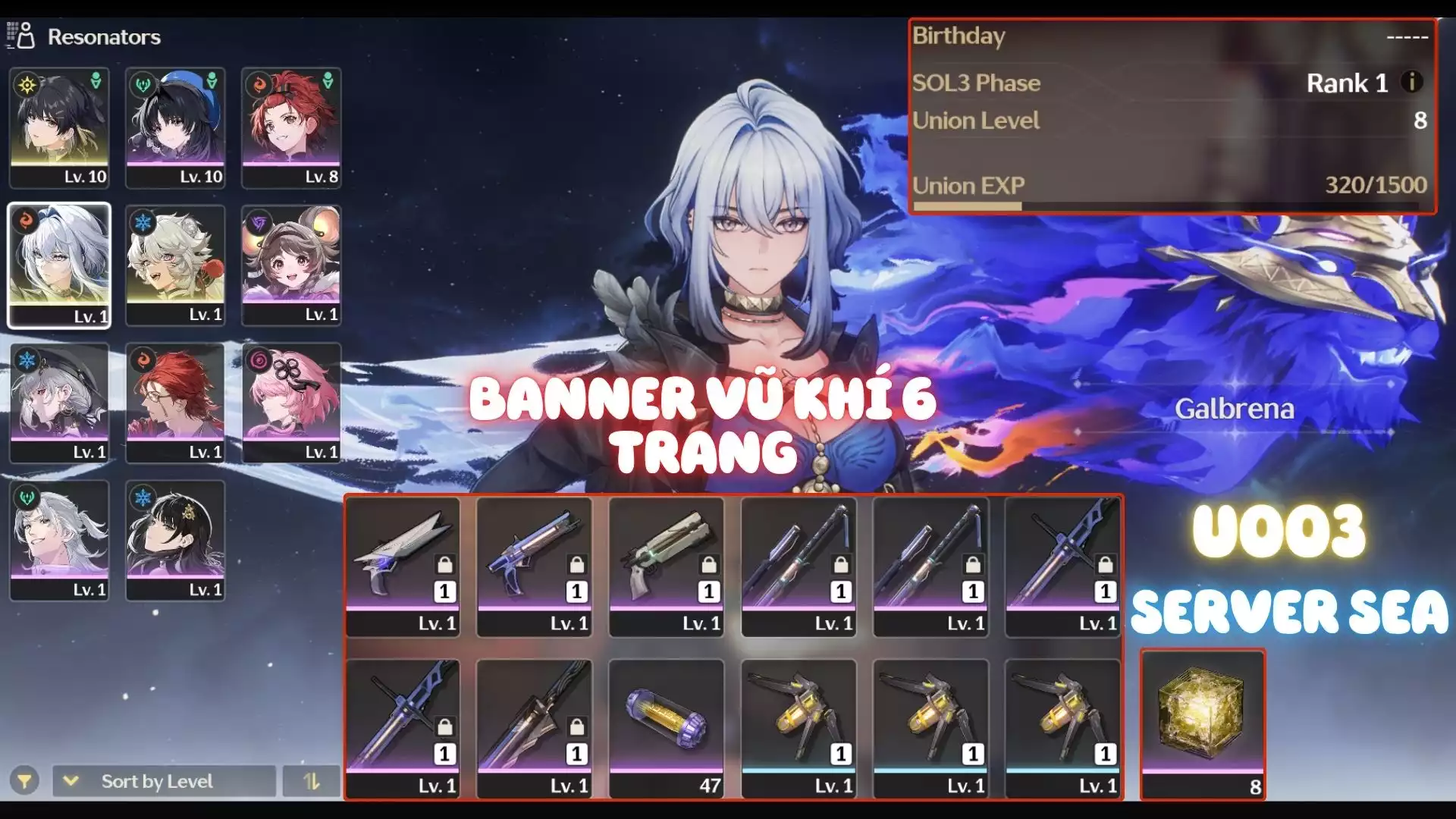The image size is (1456, 819).
Task: Show SOL3 Phase rank info icon
Action: tap(1411, 82)
